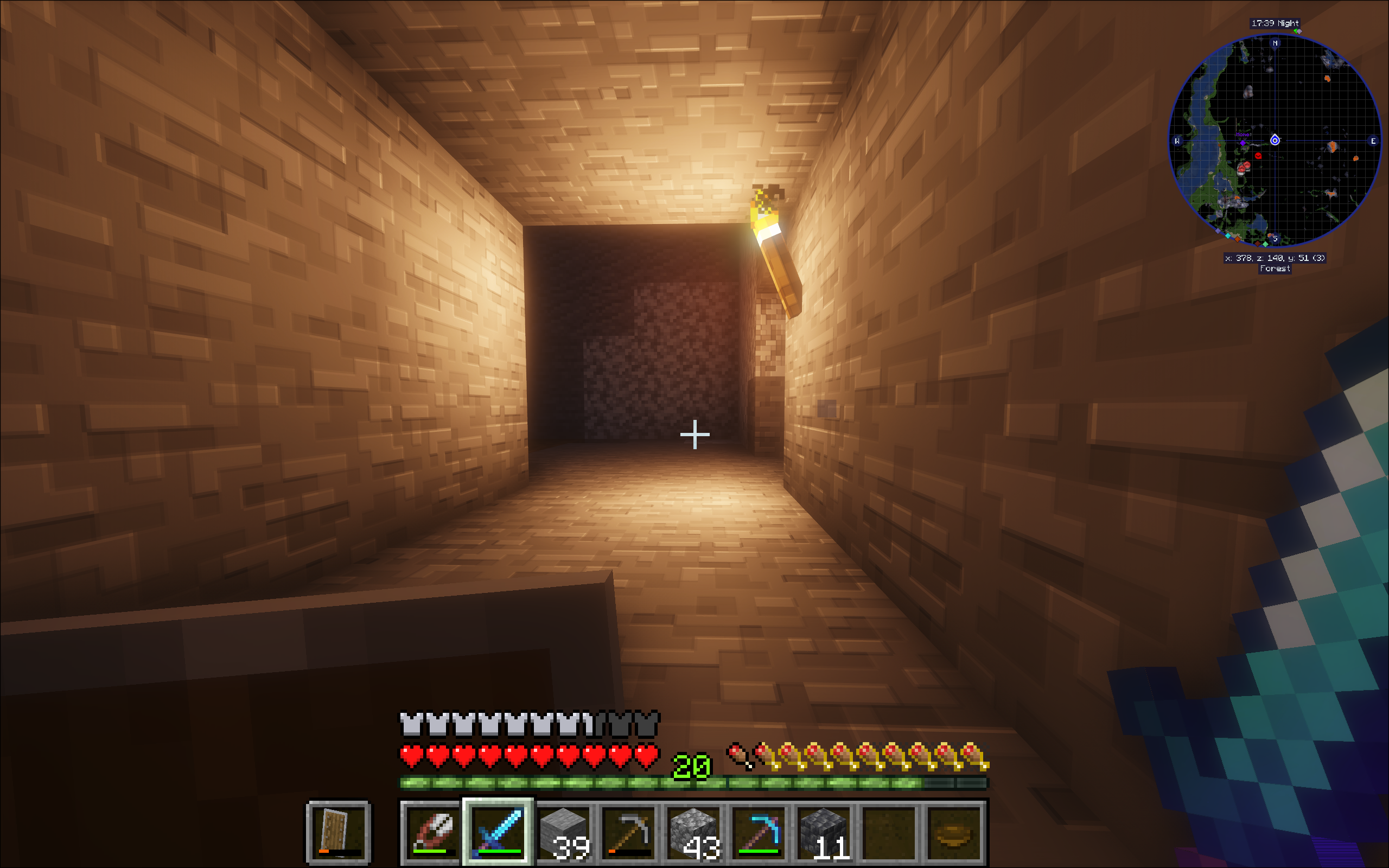Equip the diamond pickaxe from the hotbar
1389x868 pixels.
click(760, 831)
